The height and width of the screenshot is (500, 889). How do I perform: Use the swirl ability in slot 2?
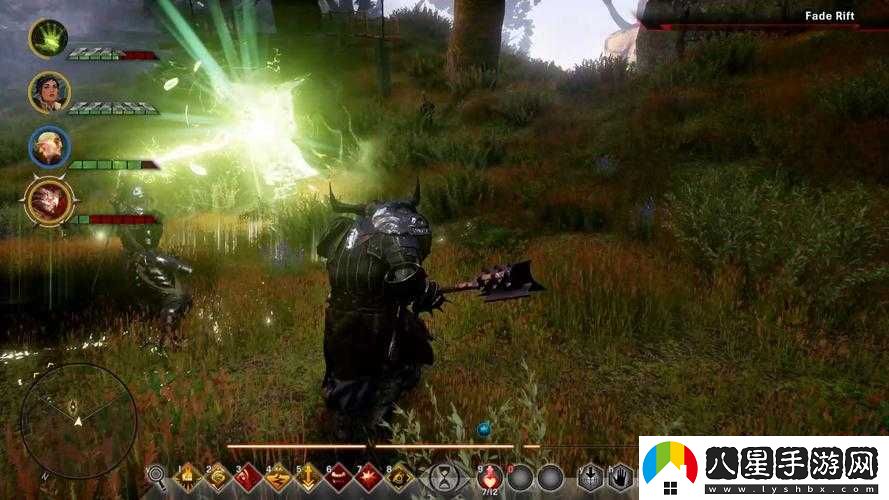(219, 477)
